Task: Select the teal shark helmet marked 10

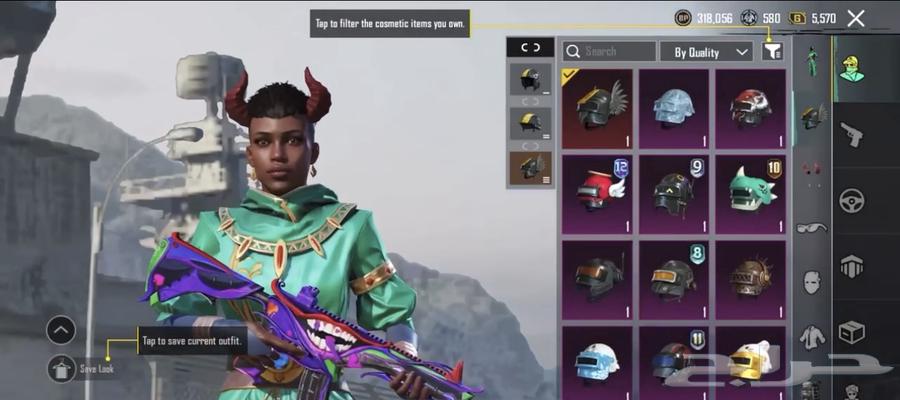Action: 750,190
